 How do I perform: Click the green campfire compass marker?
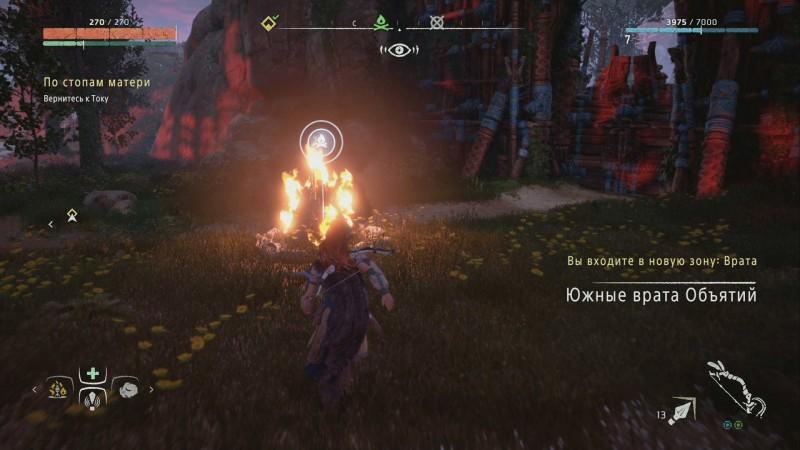tap(380, 22)
